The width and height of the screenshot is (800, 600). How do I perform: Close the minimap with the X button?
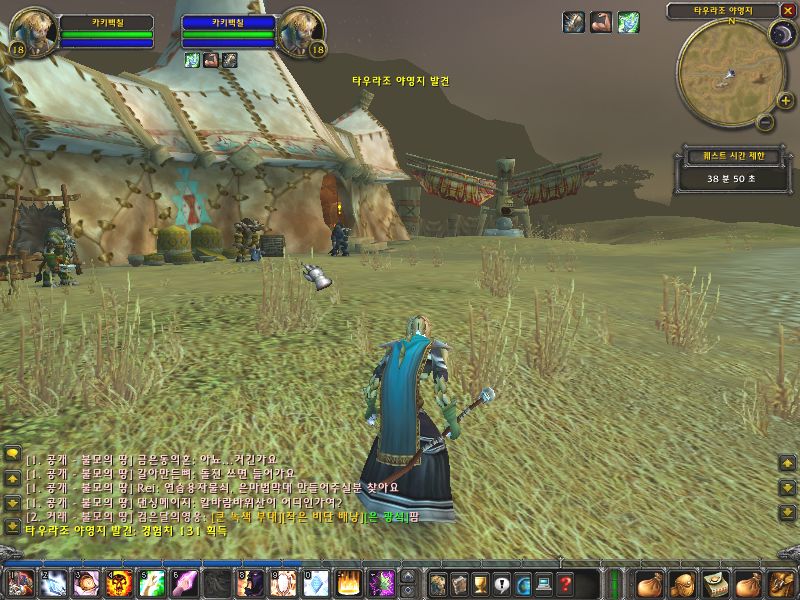point(788,10)
